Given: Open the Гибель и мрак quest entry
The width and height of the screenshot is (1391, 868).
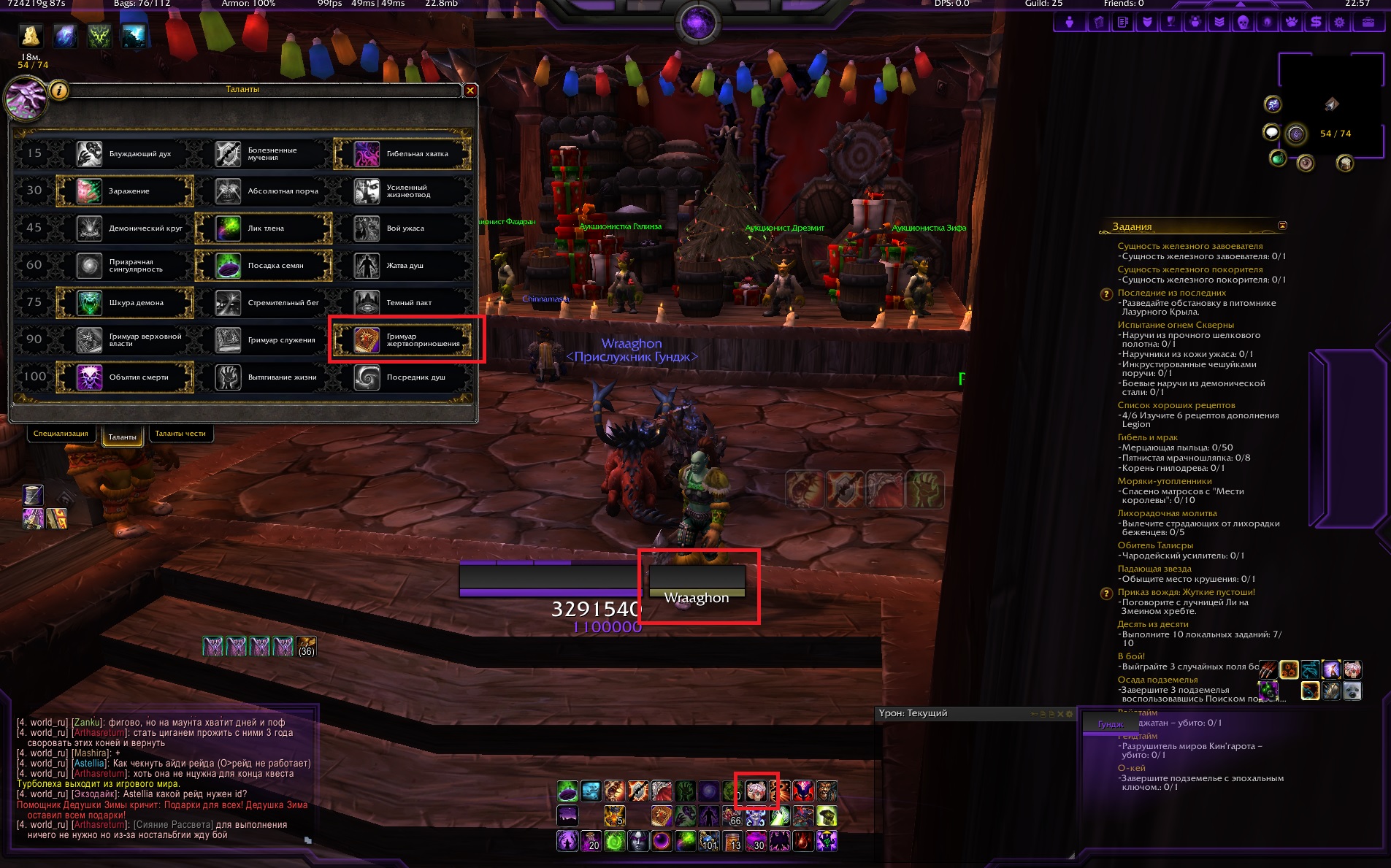Looking at the screenshot, I should click(1147, 437).
